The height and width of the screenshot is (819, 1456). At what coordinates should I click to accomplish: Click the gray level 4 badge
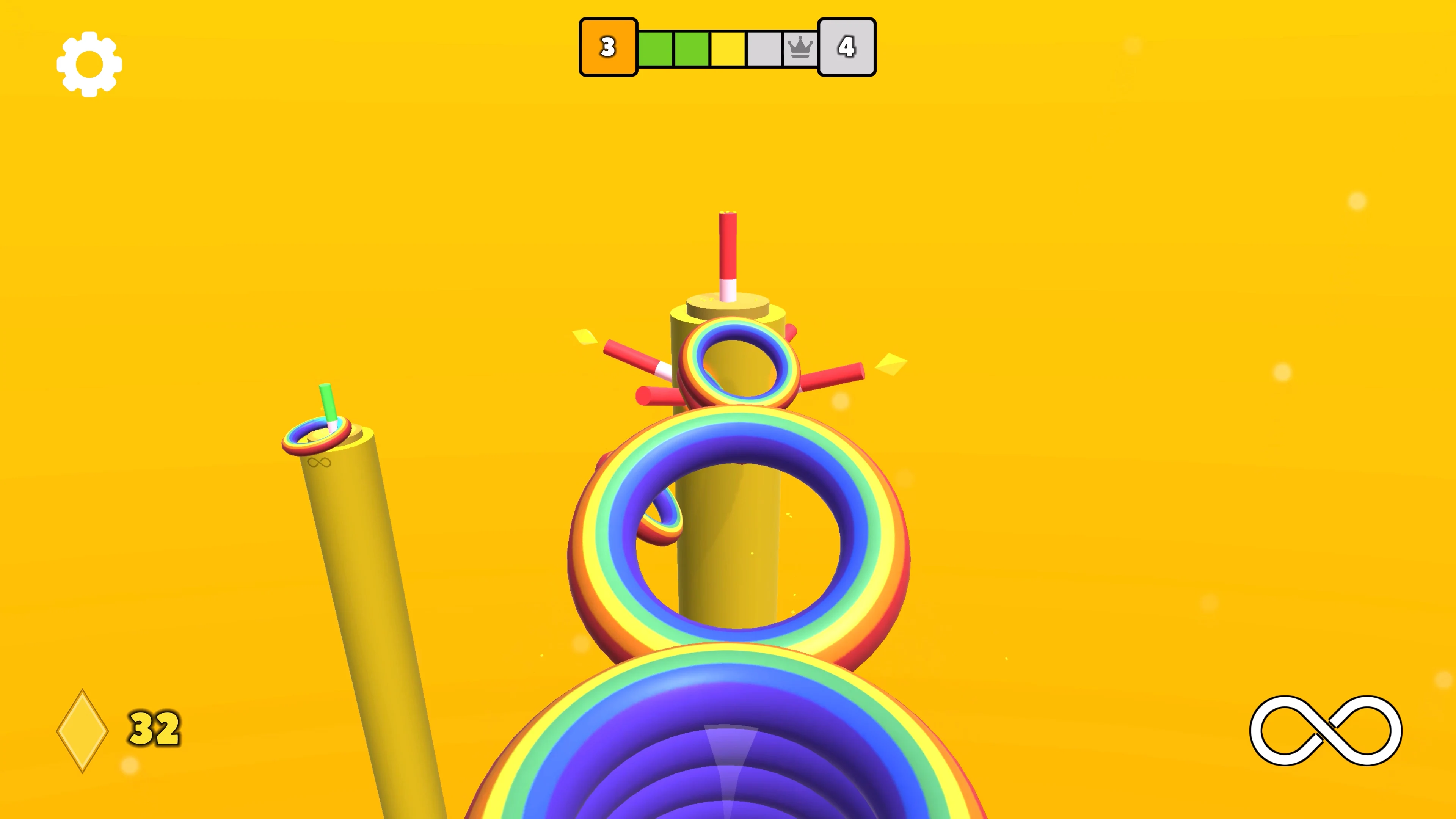(847, 47)
